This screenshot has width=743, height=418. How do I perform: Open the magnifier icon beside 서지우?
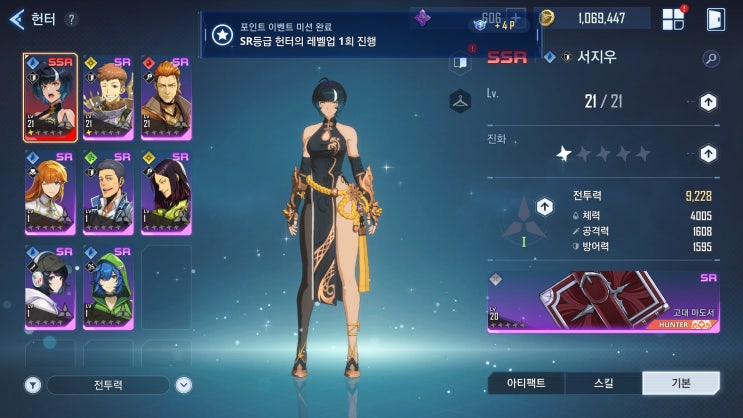point(711,59)
